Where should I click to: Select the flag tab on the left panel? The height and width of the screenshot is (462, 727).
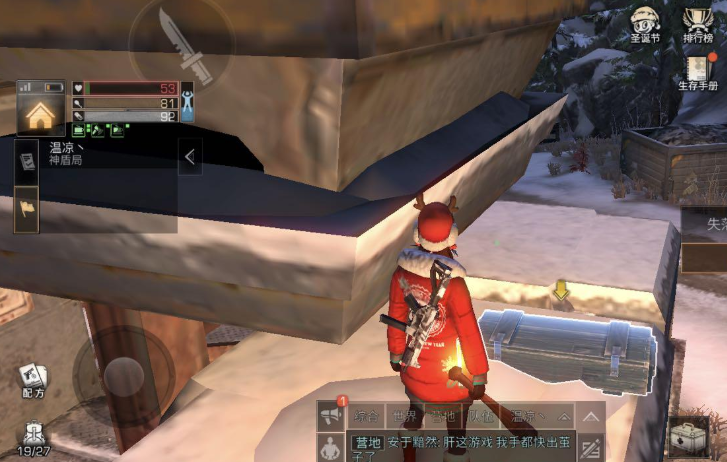(27, 208)
